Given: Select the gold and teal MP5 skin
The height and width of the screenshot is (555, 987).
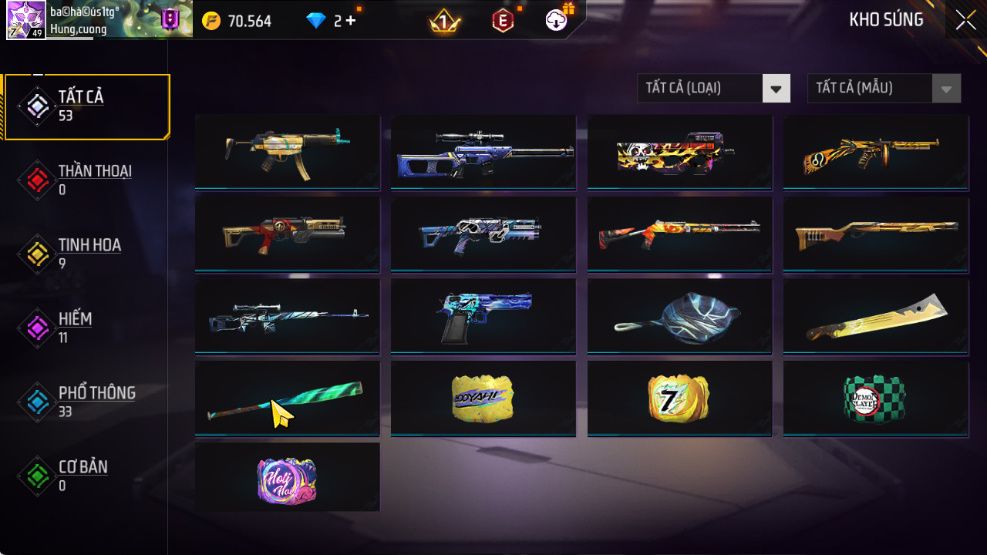Looking at the screenshot, I should [287, 152].
